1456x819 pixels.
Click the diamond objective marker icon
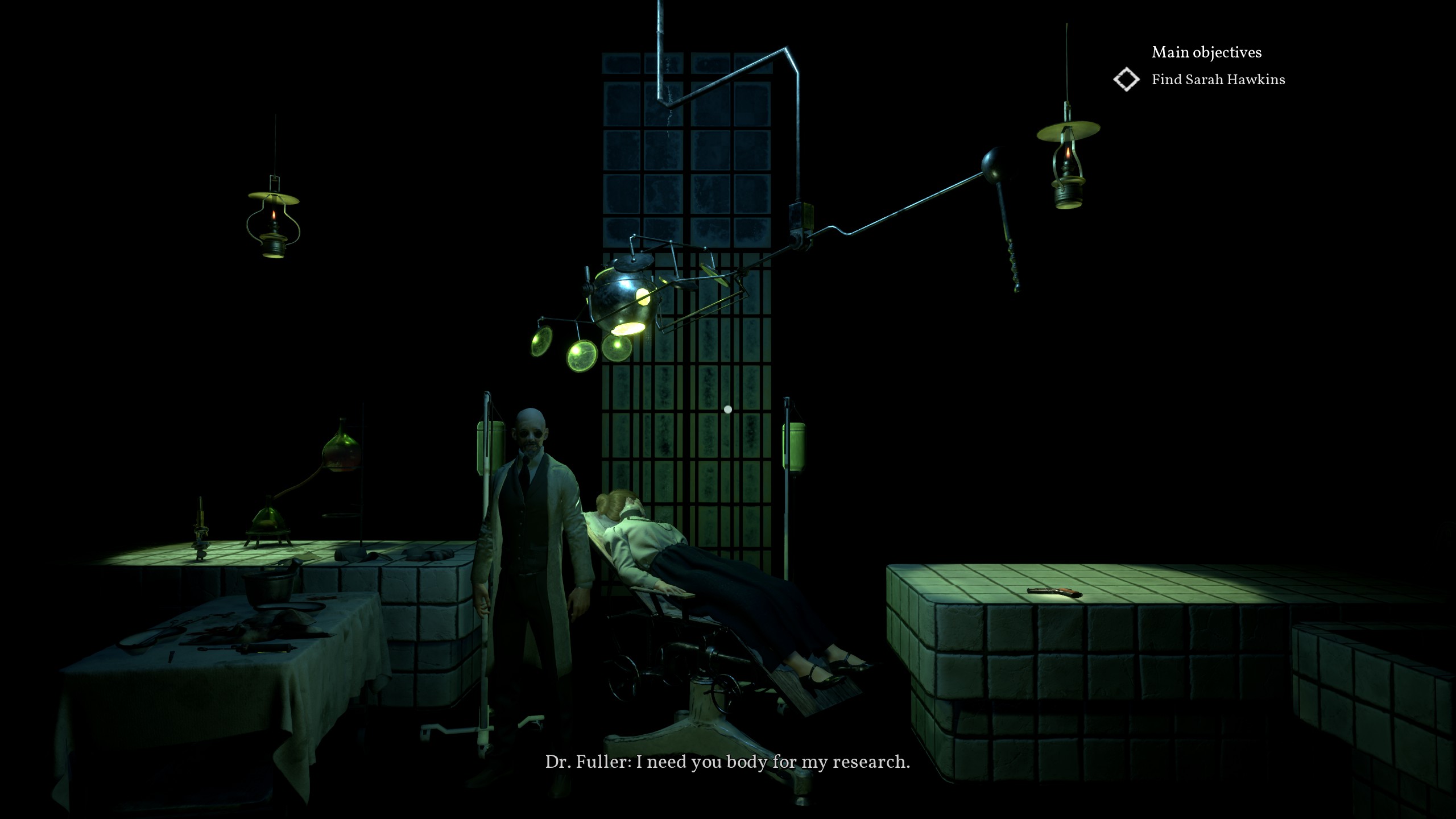click(1126, 80)
